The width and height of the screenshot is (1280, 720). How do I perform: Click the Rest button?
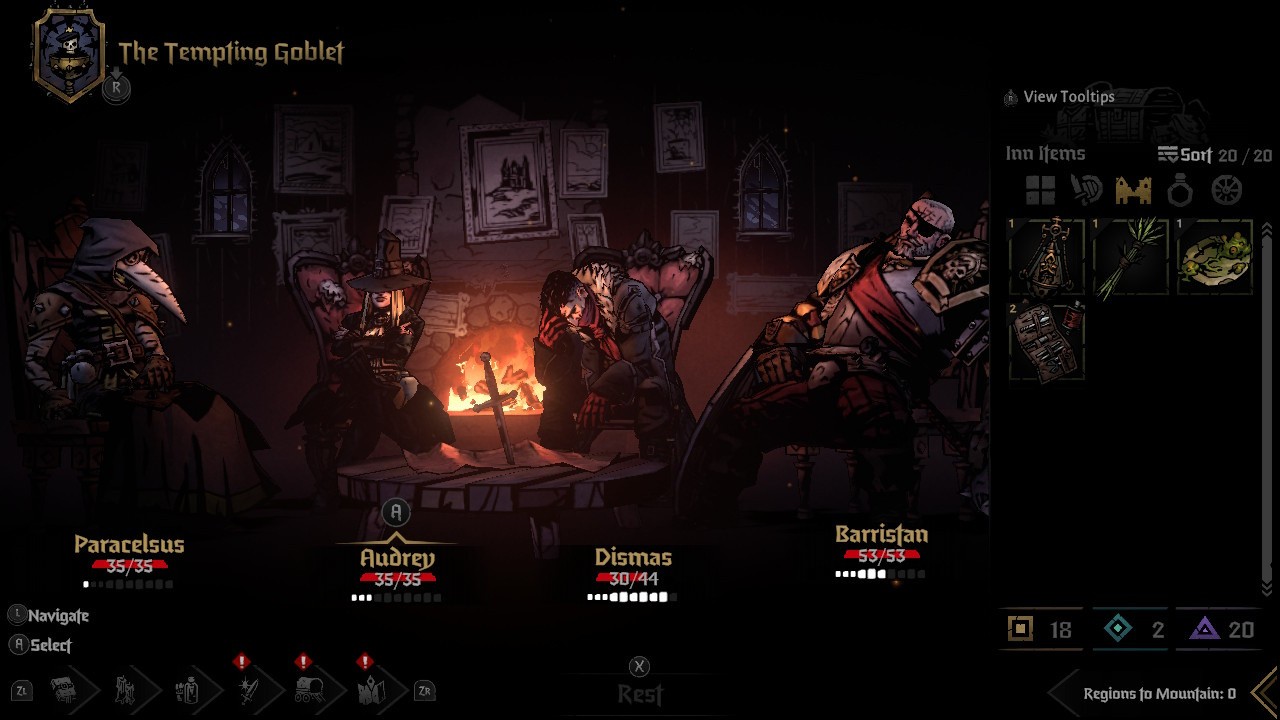click(x=640, y=693)
